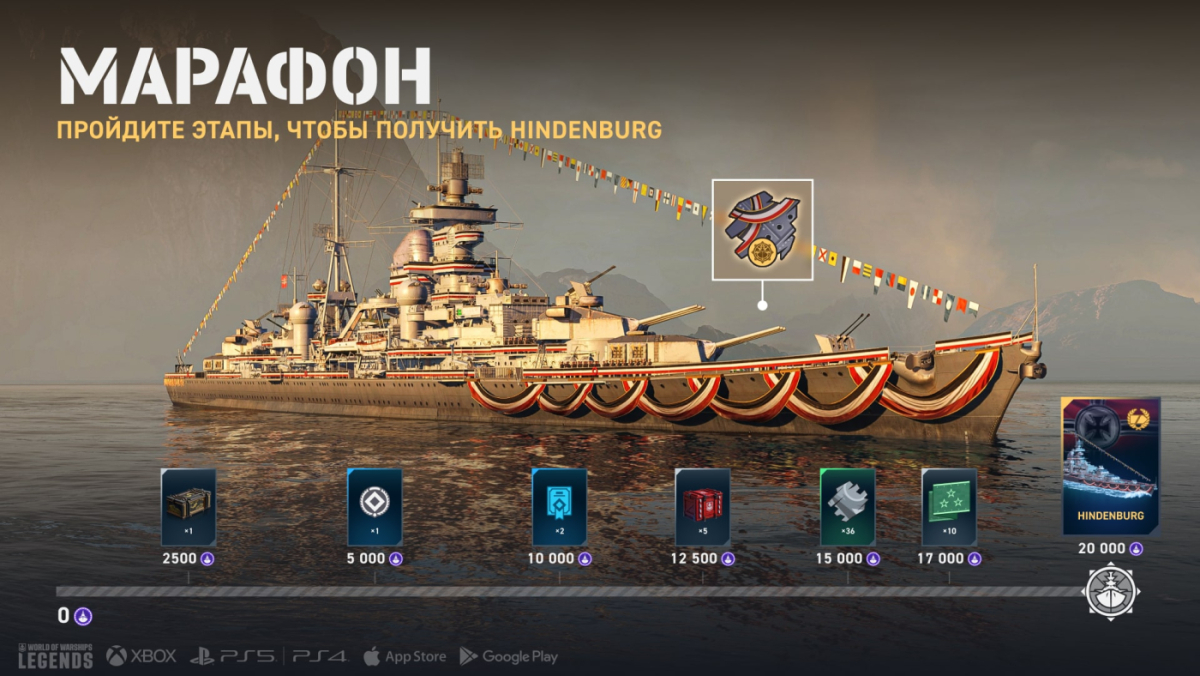Choose the blue certificate reward at 10 000

tap(559, 506)
